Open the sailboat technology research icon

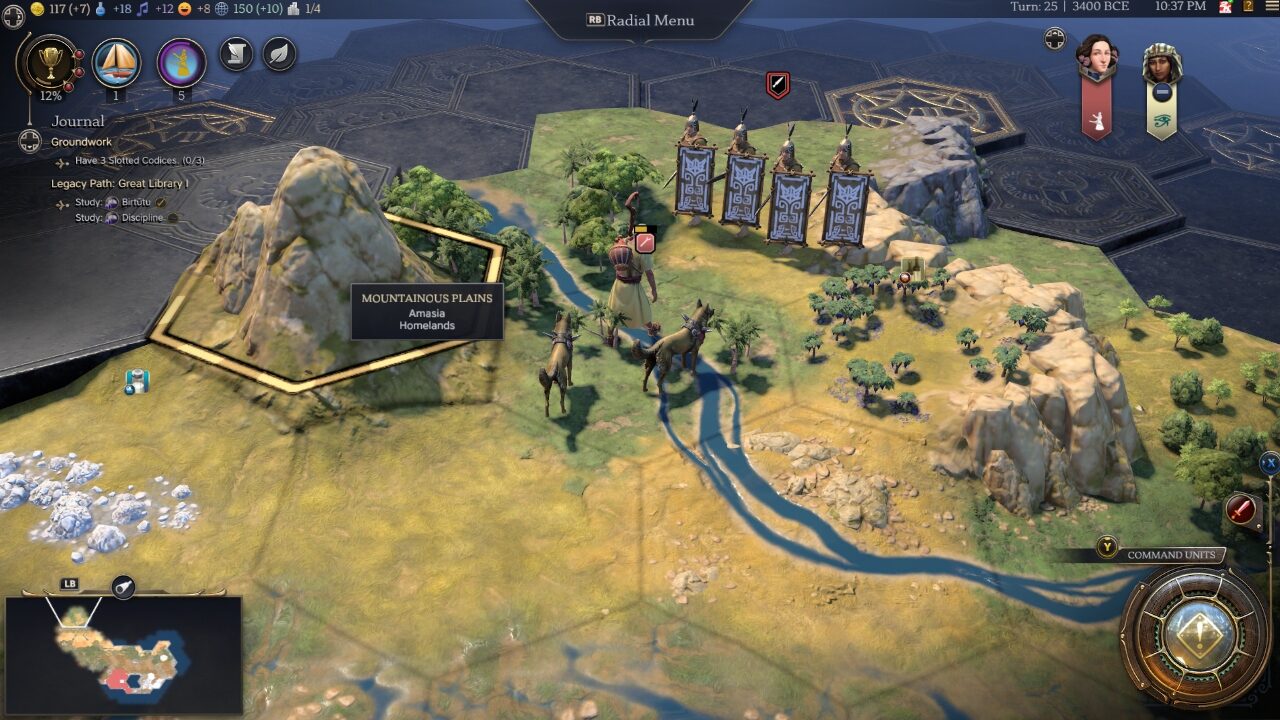coord(116,63)
